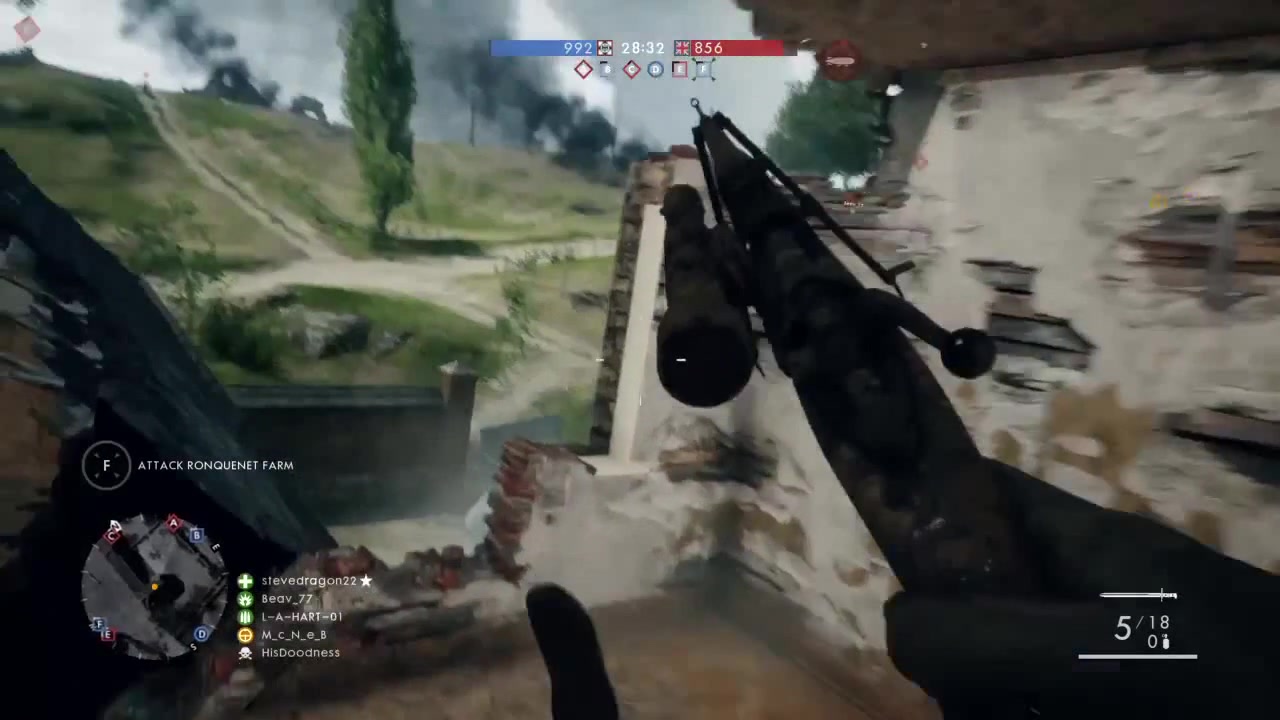The image size is (1280, 720).
Task: Select the Medic cross icon next to stevedragon22
Action: pos(245,580)
